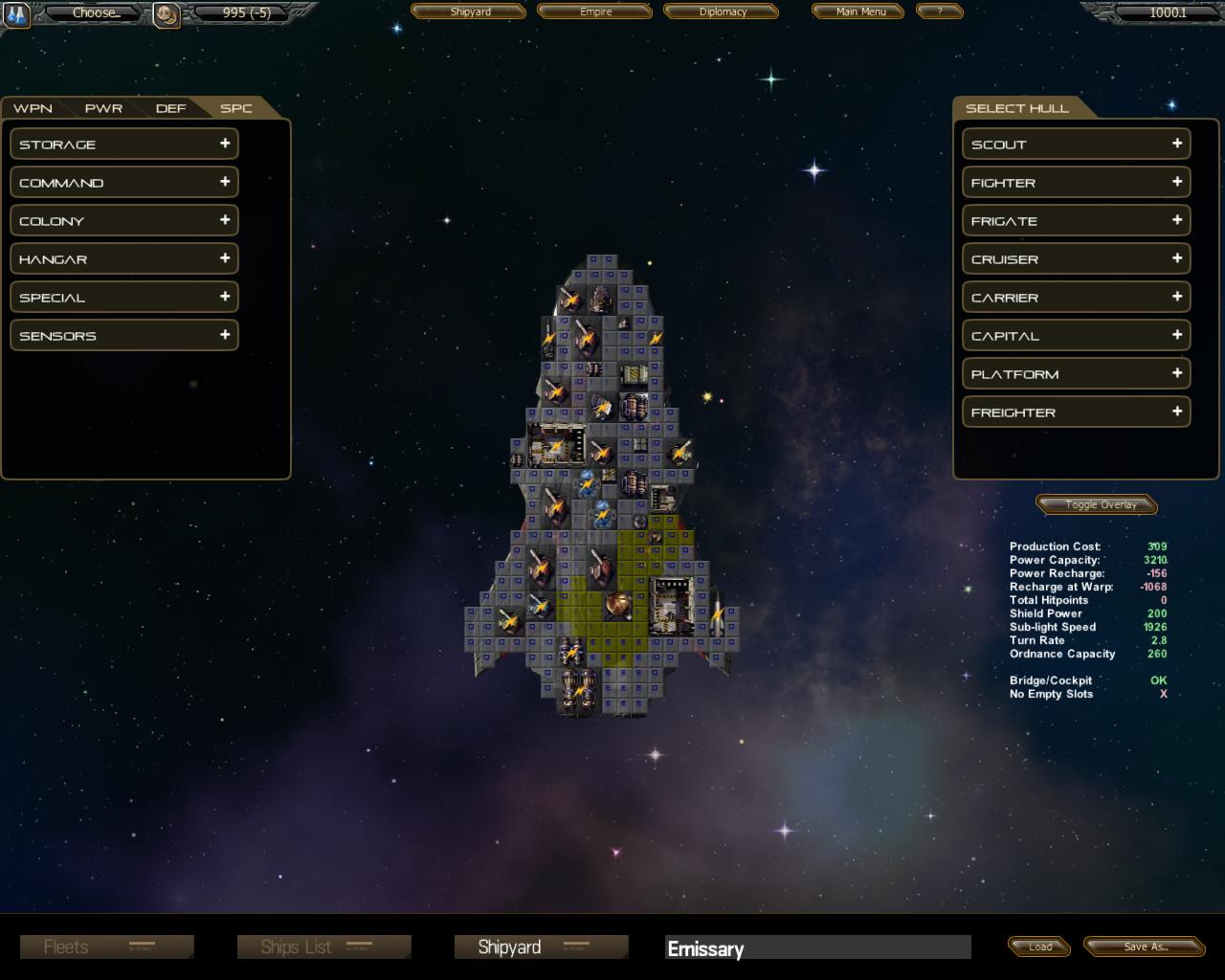Load a saved ship design
The height and width of the screenshot is (980, 1225).
pos(1039,947)
